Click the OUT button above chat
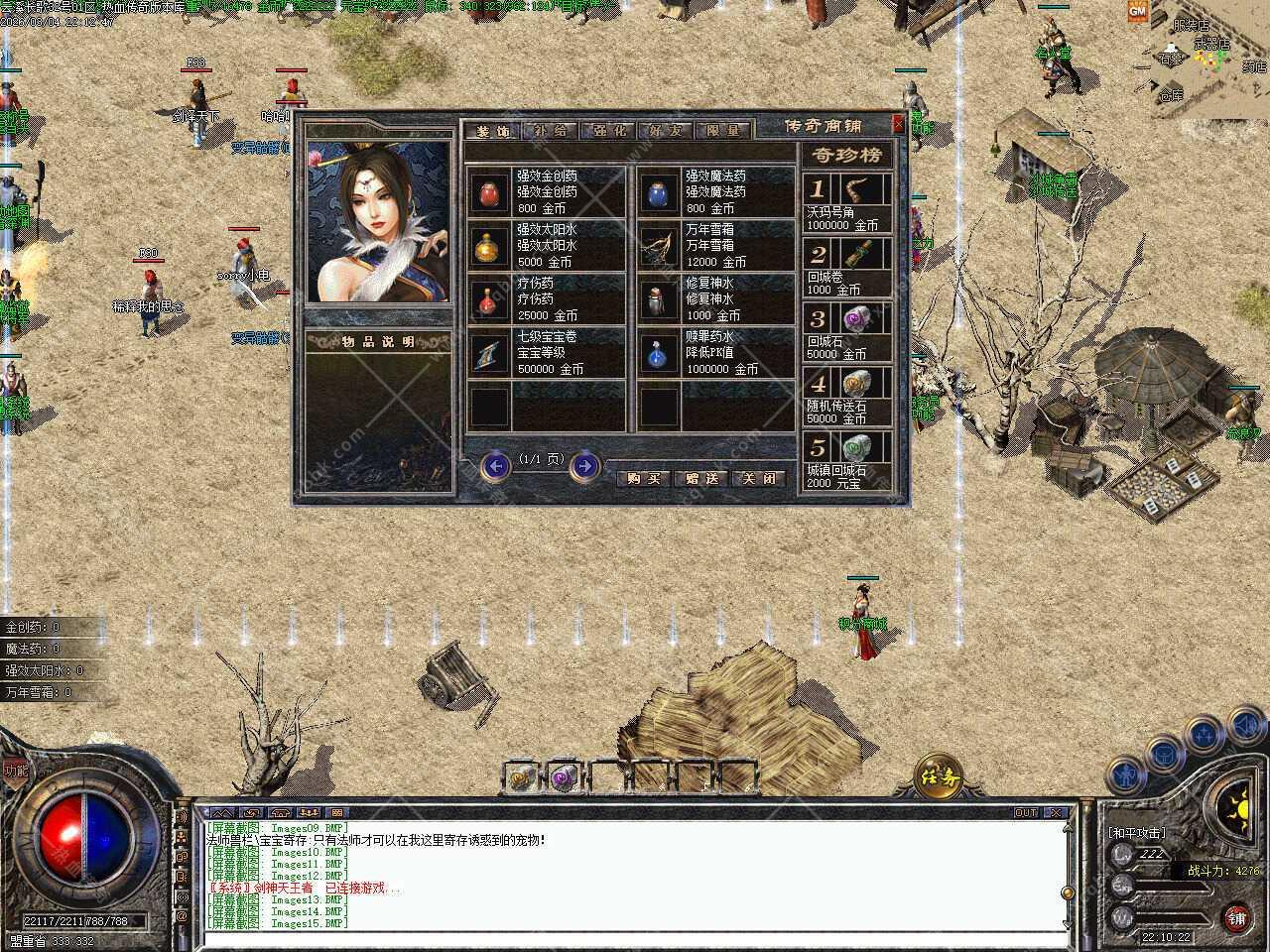This screenshot has height=952, width=1270. 1026,812
